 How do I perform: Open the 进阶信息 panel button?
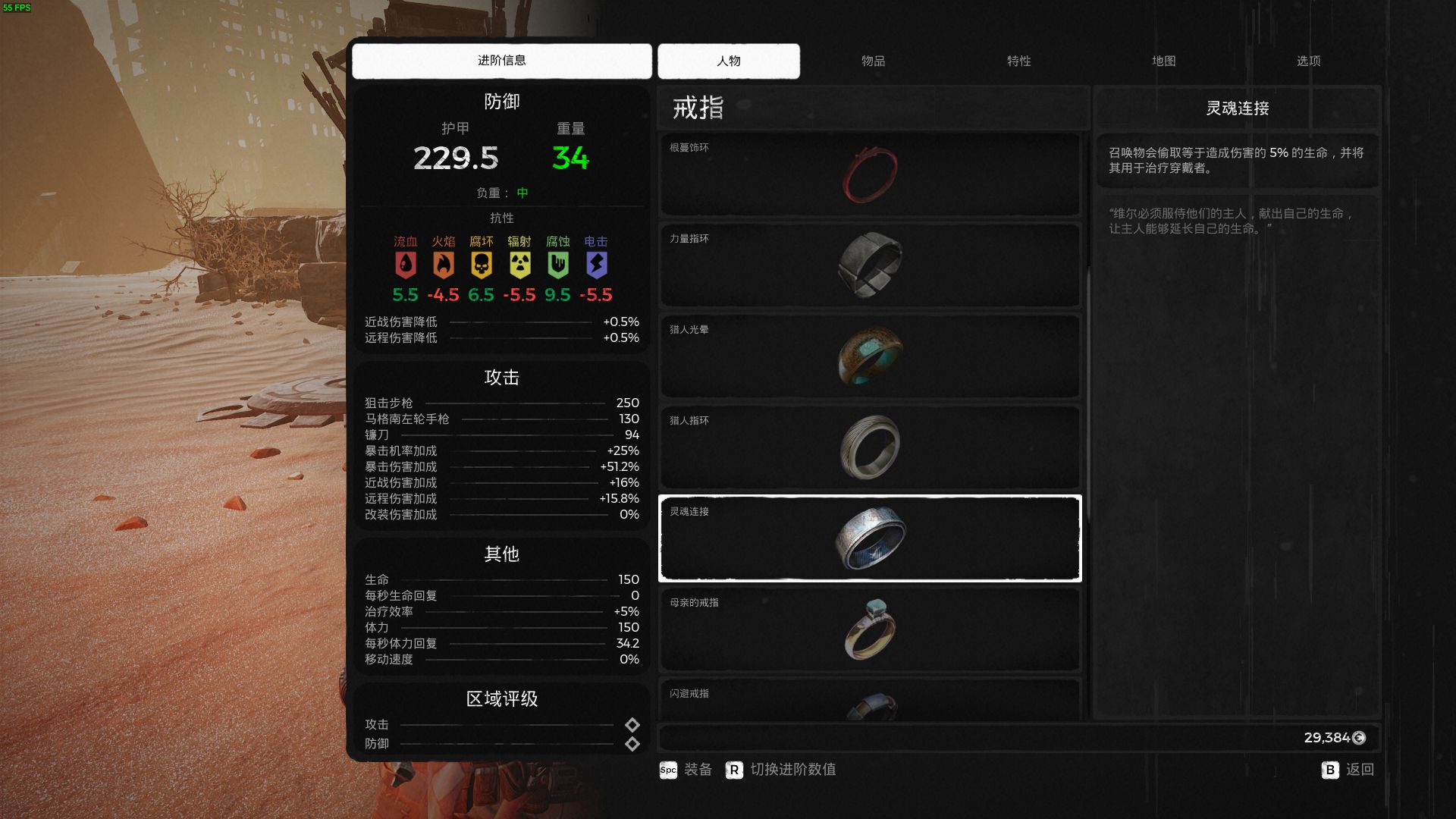point(501,61)
